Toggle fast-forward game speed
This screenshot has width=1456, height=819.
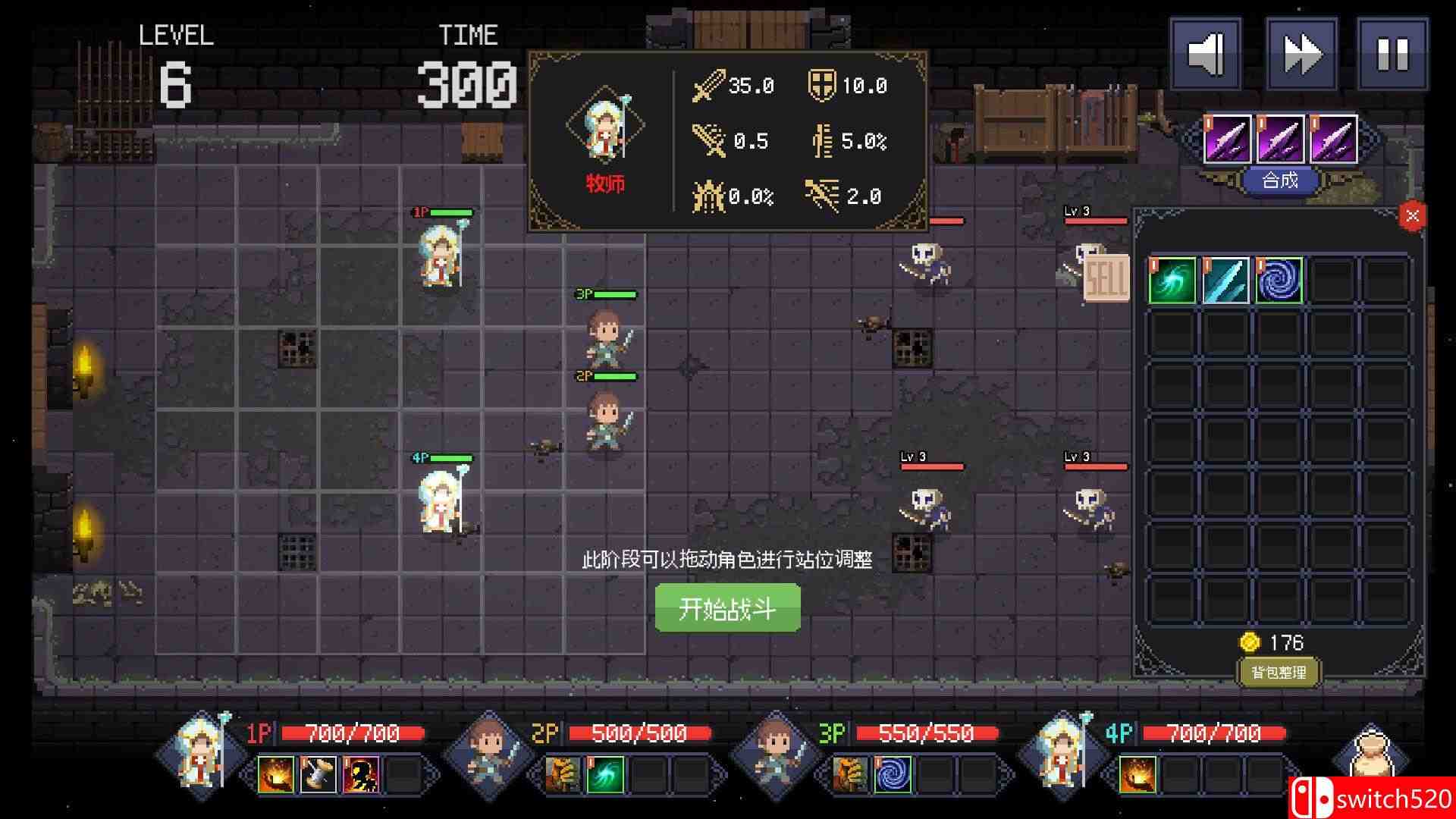point(1301,55)
